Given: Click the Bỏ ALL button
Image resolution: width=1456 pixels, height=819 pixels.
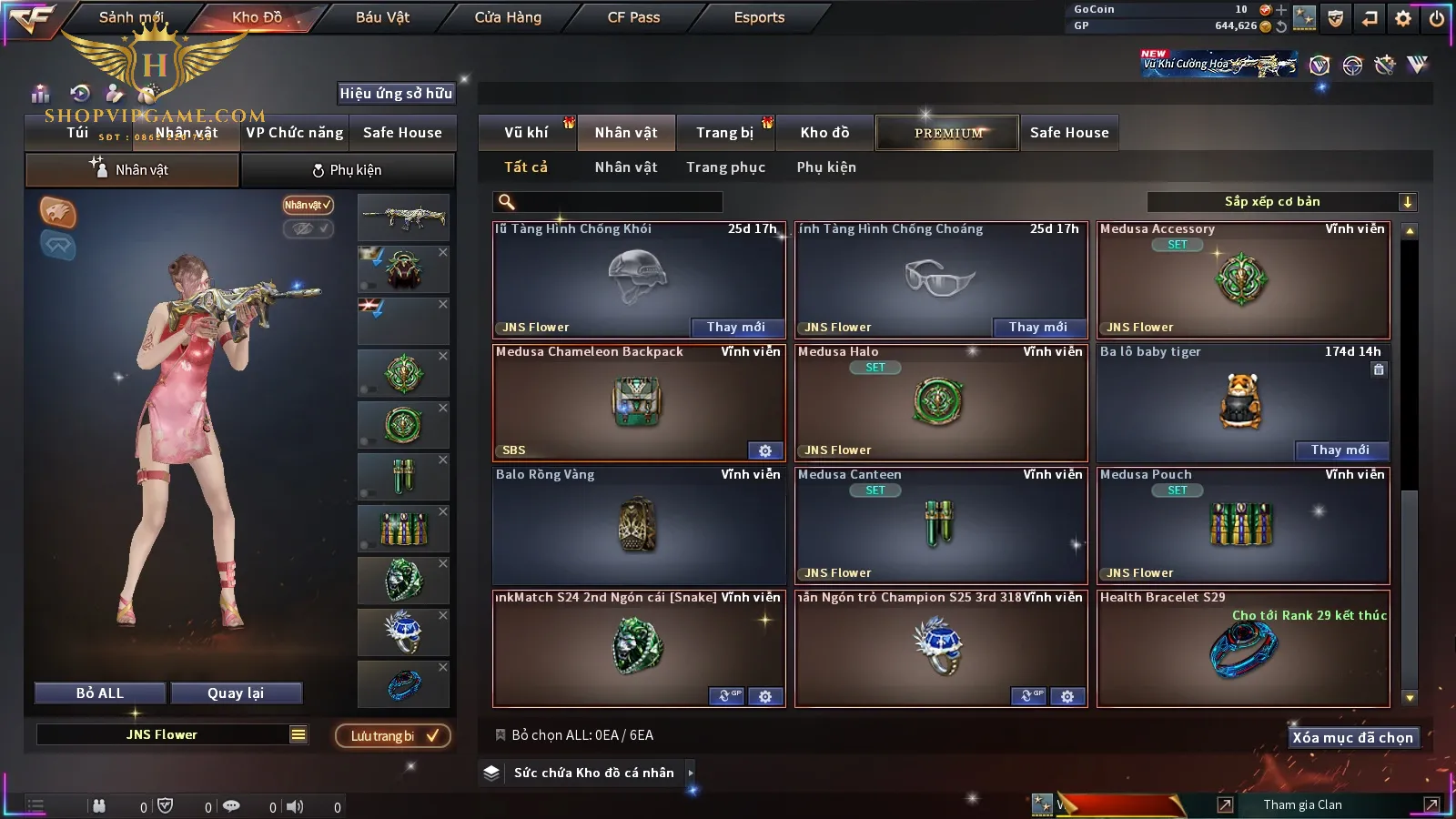Looking at the screenshot, I should pyautogui.click(x=100, y=693).
